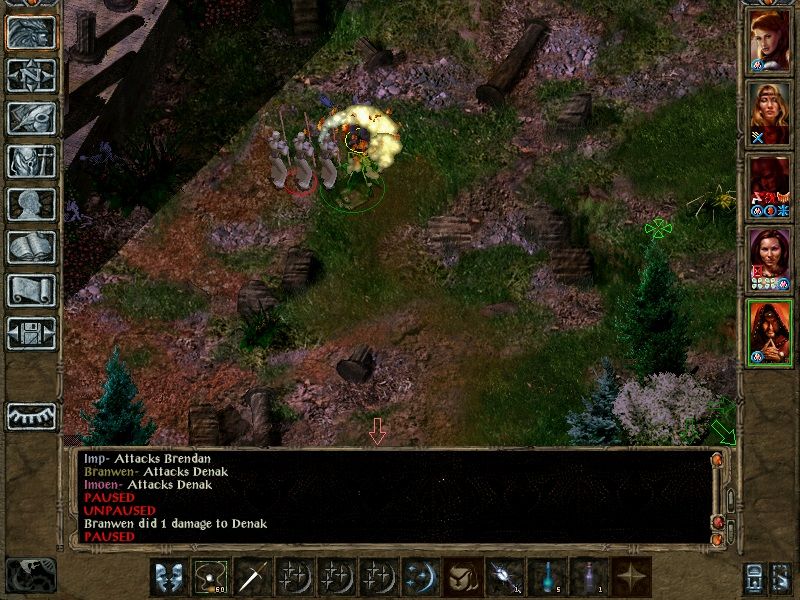Show the character record bust button
Screen dimensions: 800x600
point(31,204)
